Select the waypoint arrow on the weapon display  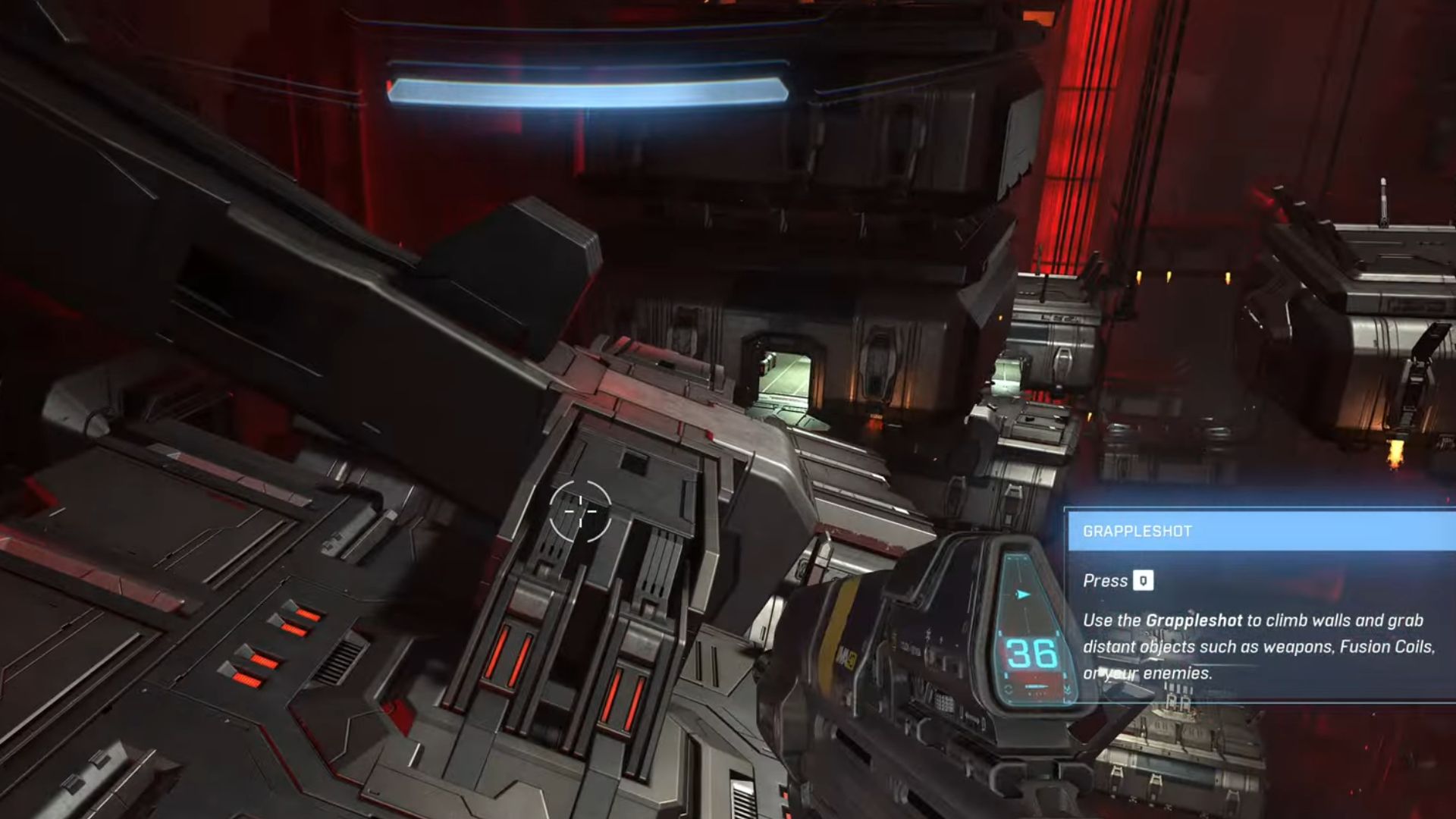click(1021, 594)
